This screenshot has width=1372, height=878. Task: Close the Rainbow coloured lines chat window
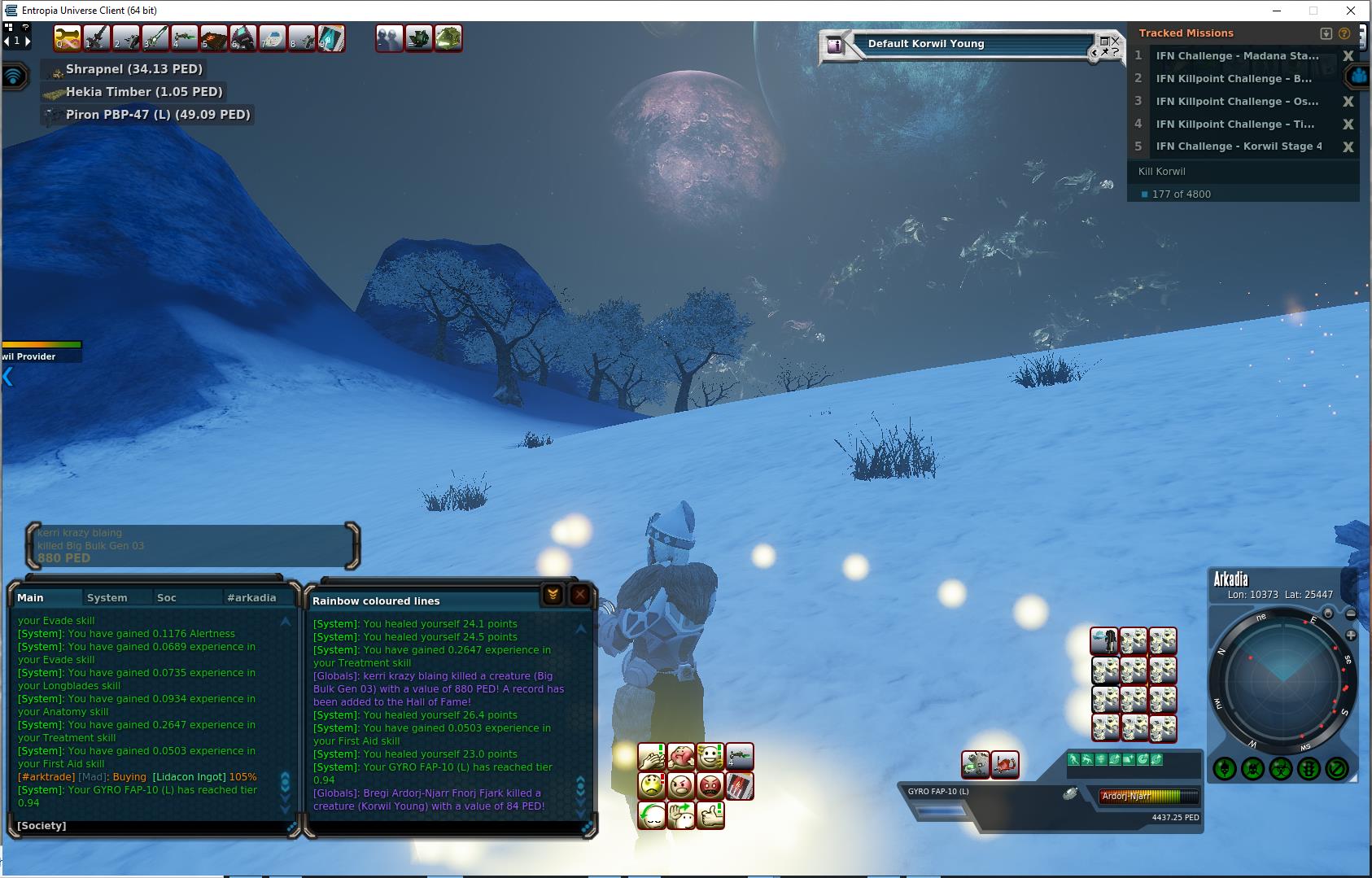(x=580, y=595)
